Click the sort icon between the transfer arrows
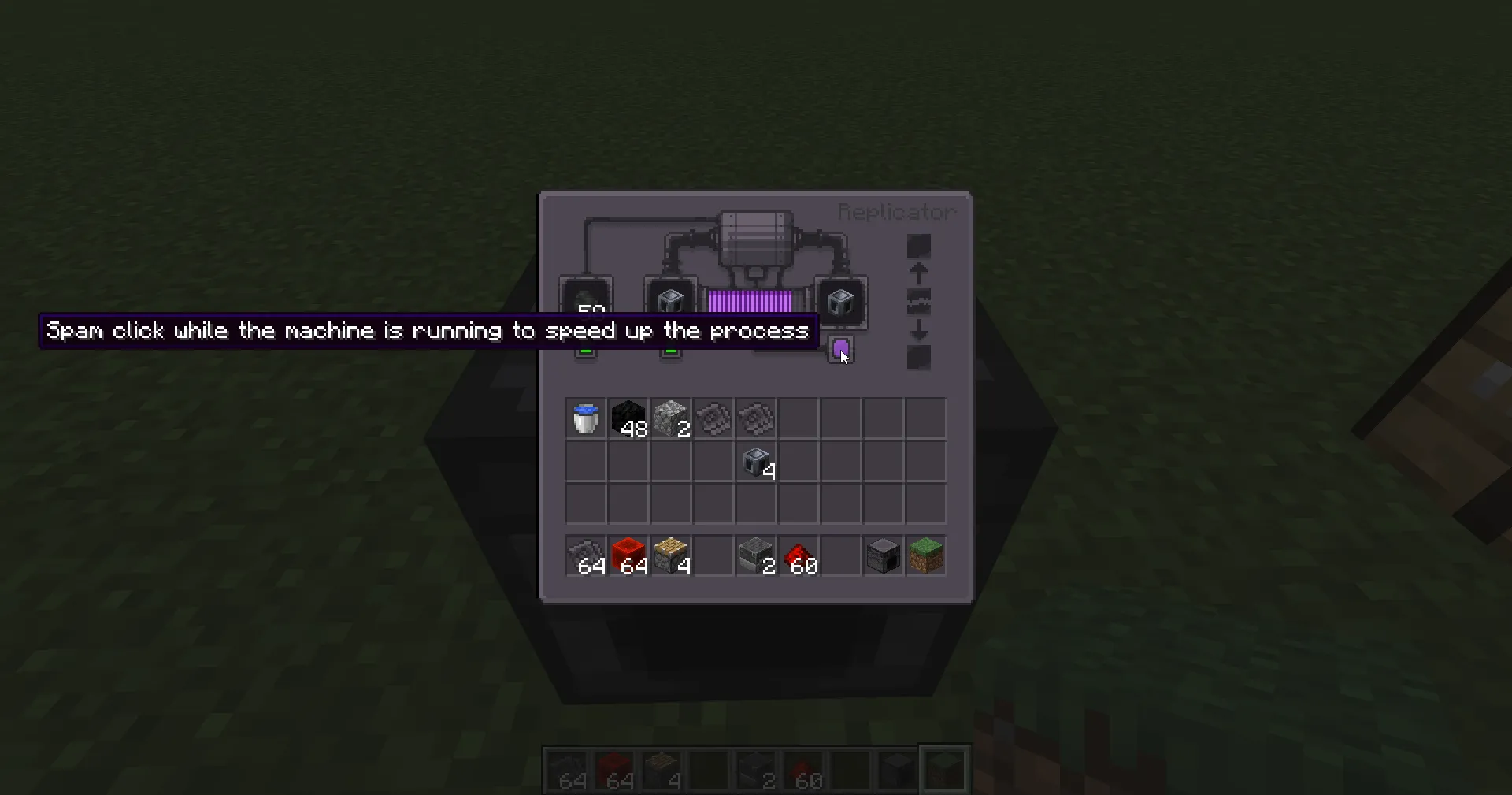This screenshot has height=795, width=1512. point(918,302)
